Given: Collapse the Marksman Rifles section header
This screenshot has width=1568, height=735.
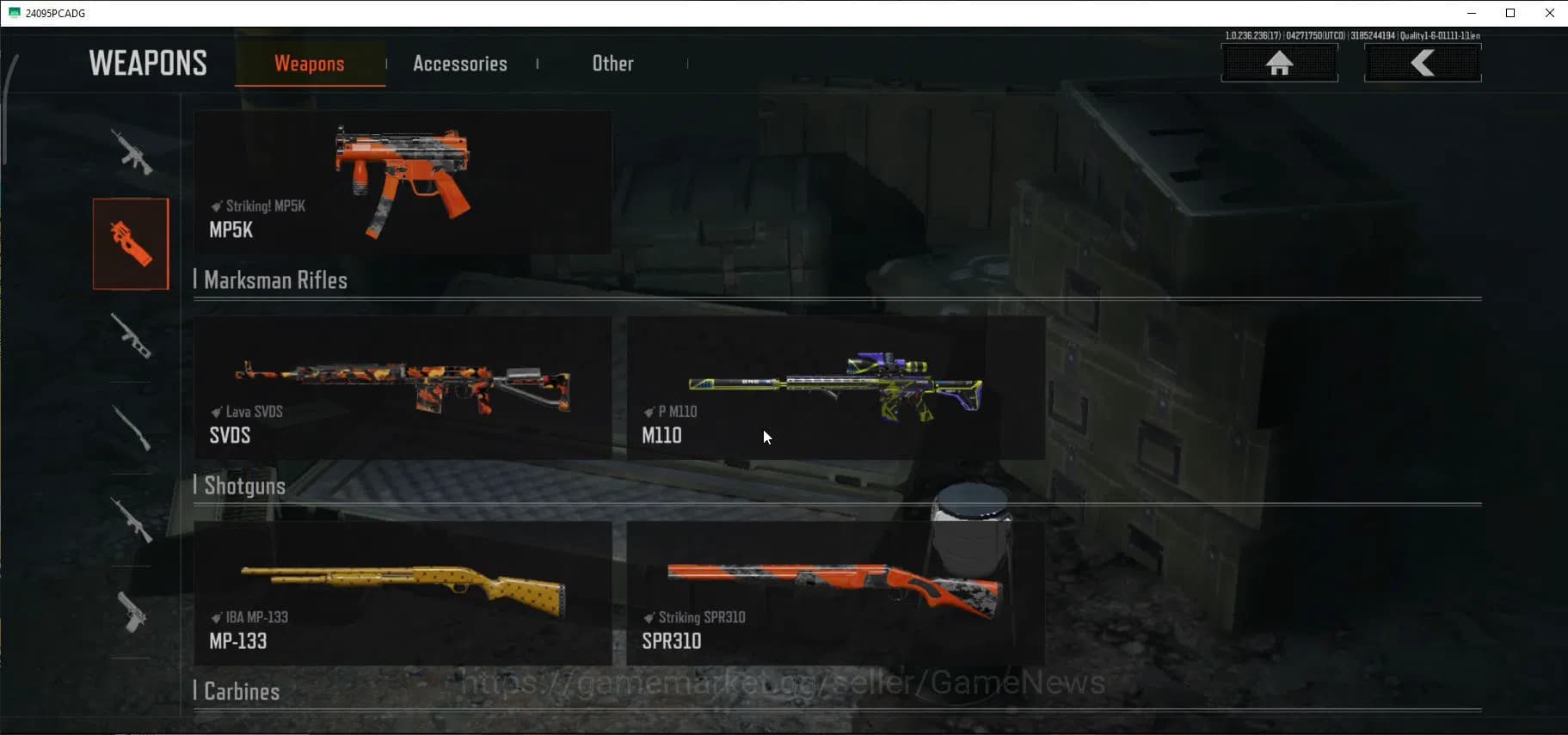Looking at the screenshot, I should pos(274,279).
